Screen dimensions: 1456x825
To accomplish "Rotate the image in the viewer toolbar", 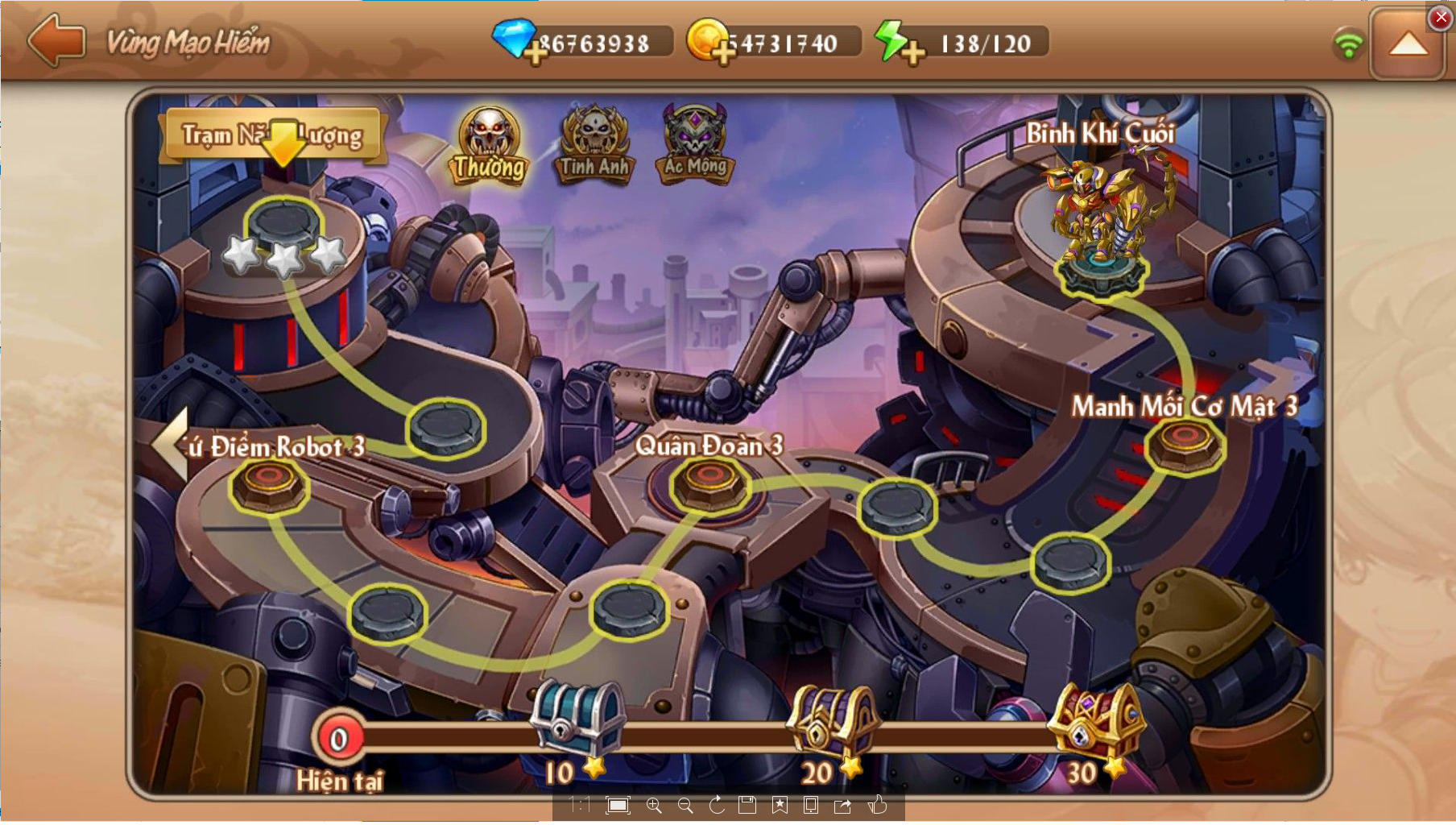I will click(717, 806).
